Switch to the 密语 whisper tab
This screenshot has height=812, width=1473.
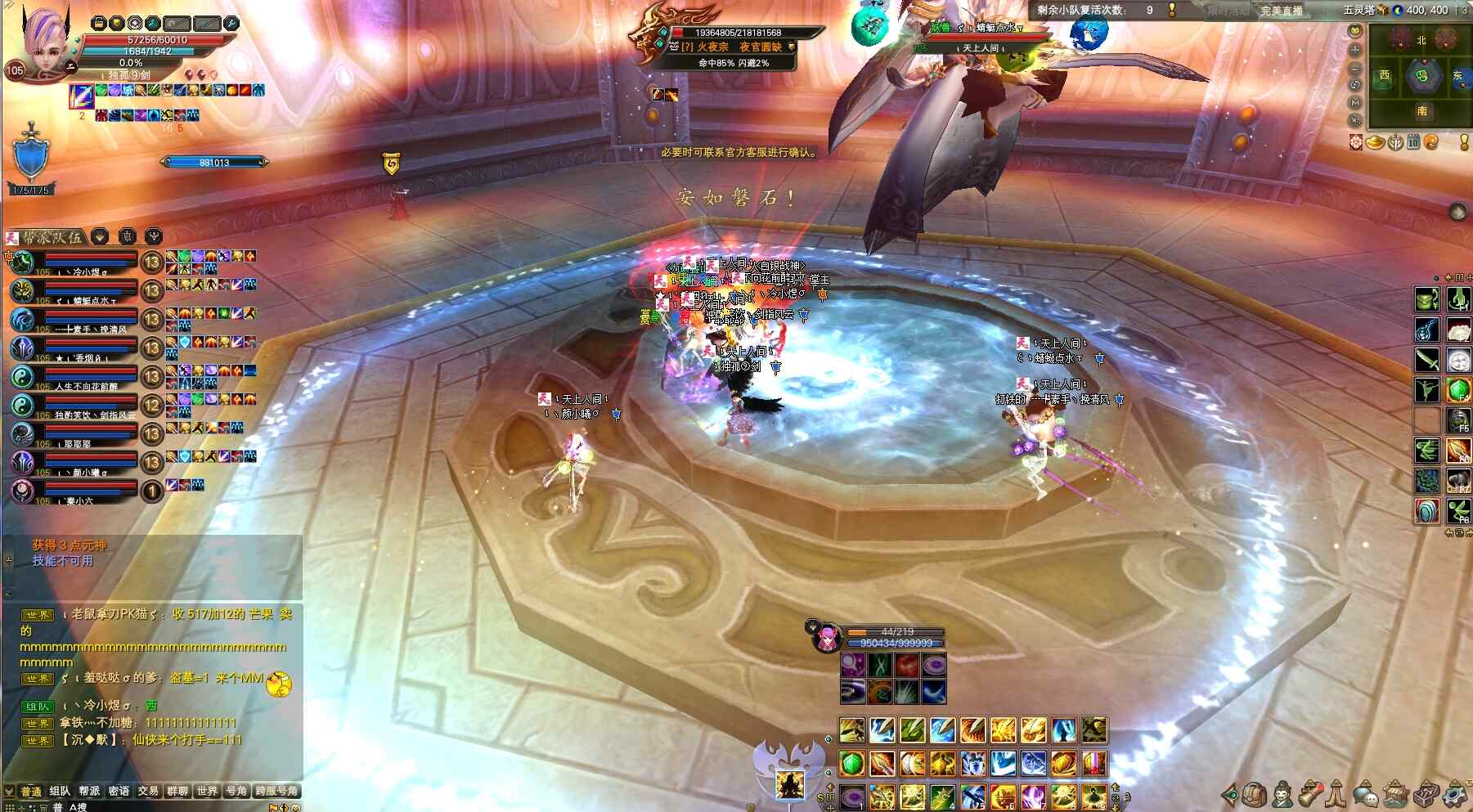pos(119,791)
